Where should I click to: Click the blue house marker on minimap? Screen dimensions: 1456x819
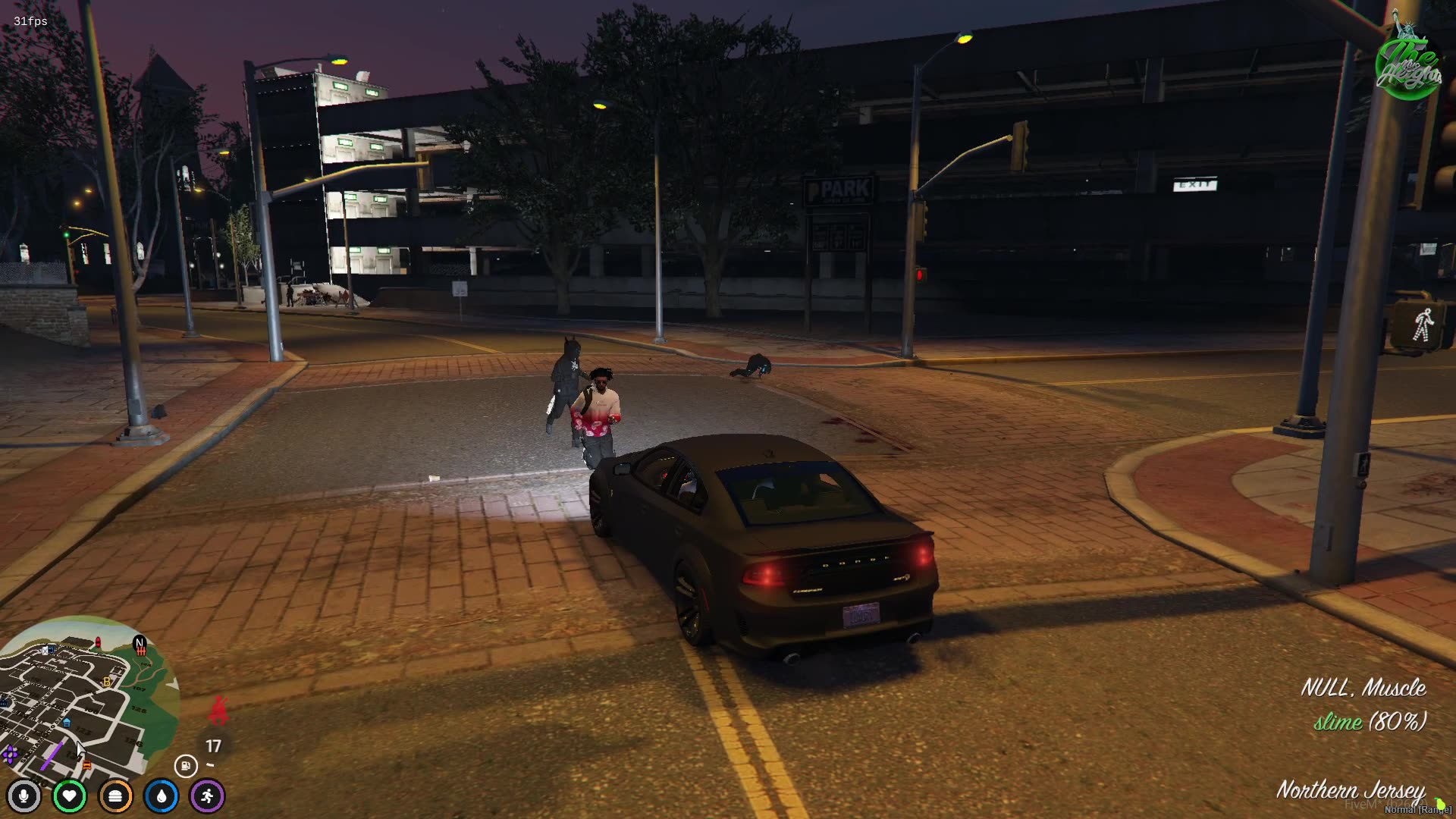[x=67, y=723]
